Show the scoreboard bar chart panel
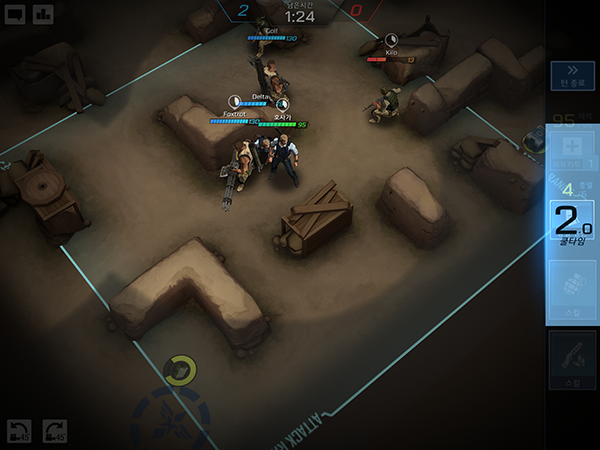 click(43, 14)
